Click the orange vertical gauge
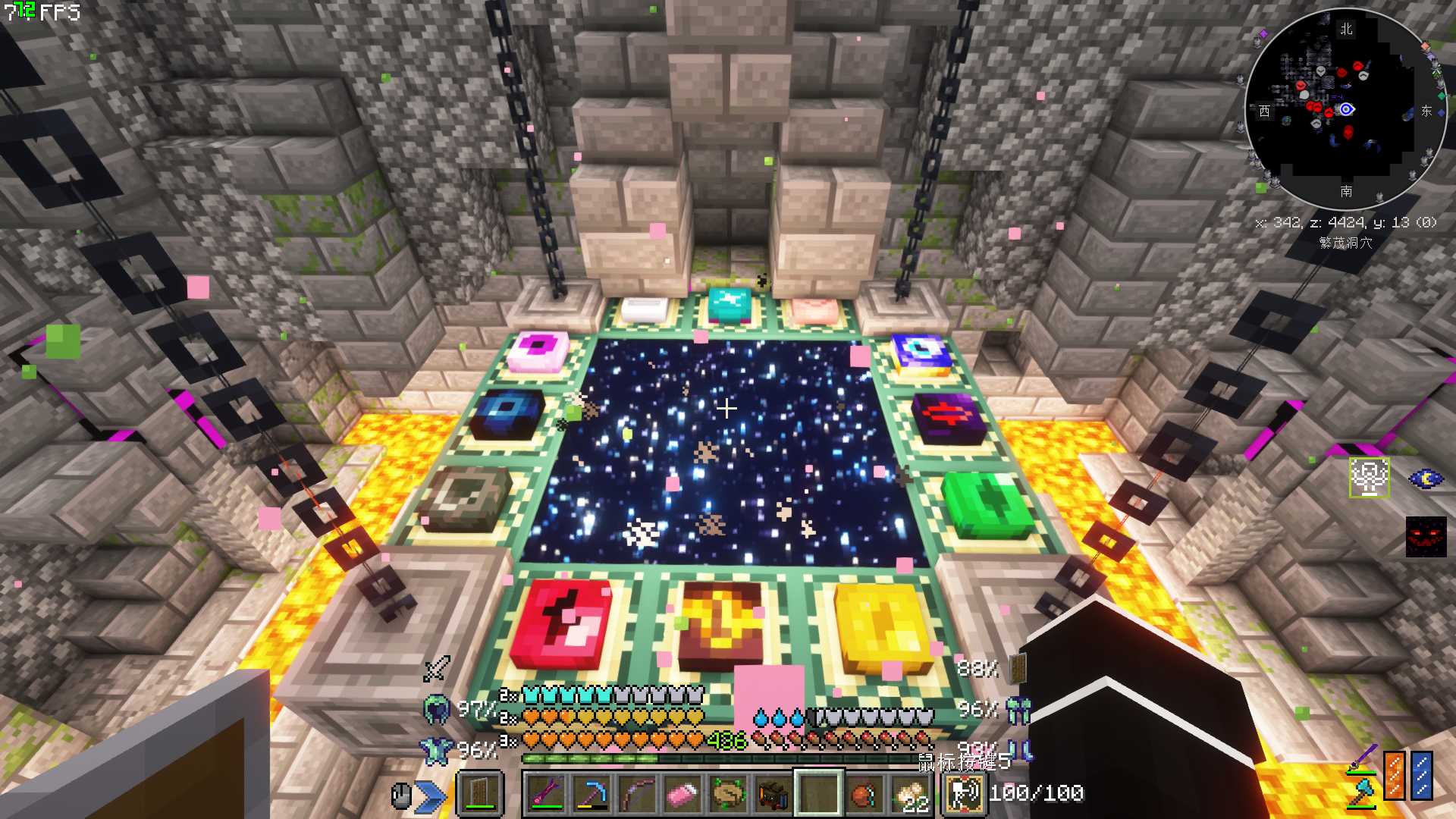Image resolution: width=1456 pixels, height=819 pixels. pyautogui.click(x=1394, y=775)
